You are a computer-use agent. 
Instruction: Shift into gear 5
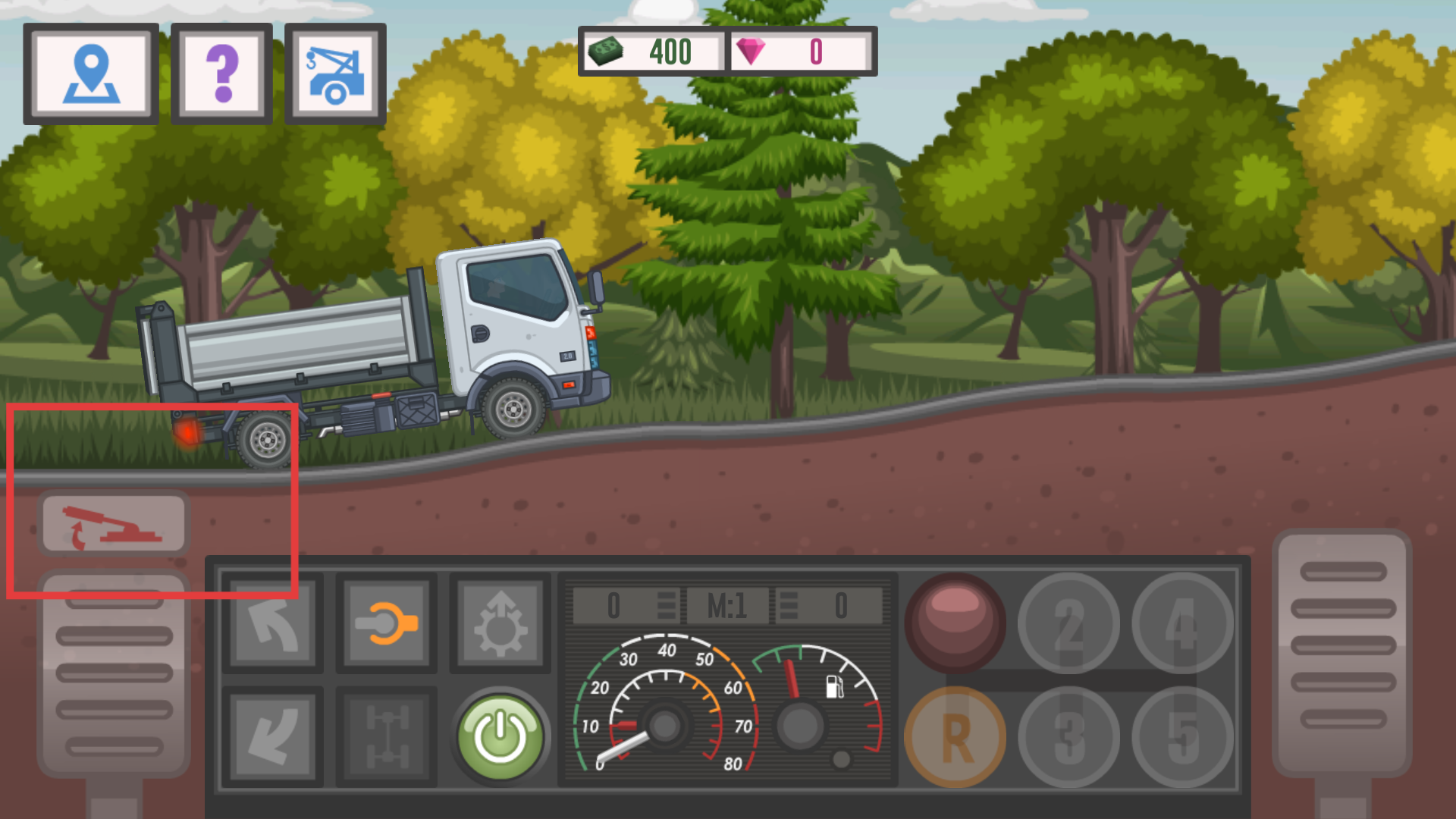tap(1183, 737)
